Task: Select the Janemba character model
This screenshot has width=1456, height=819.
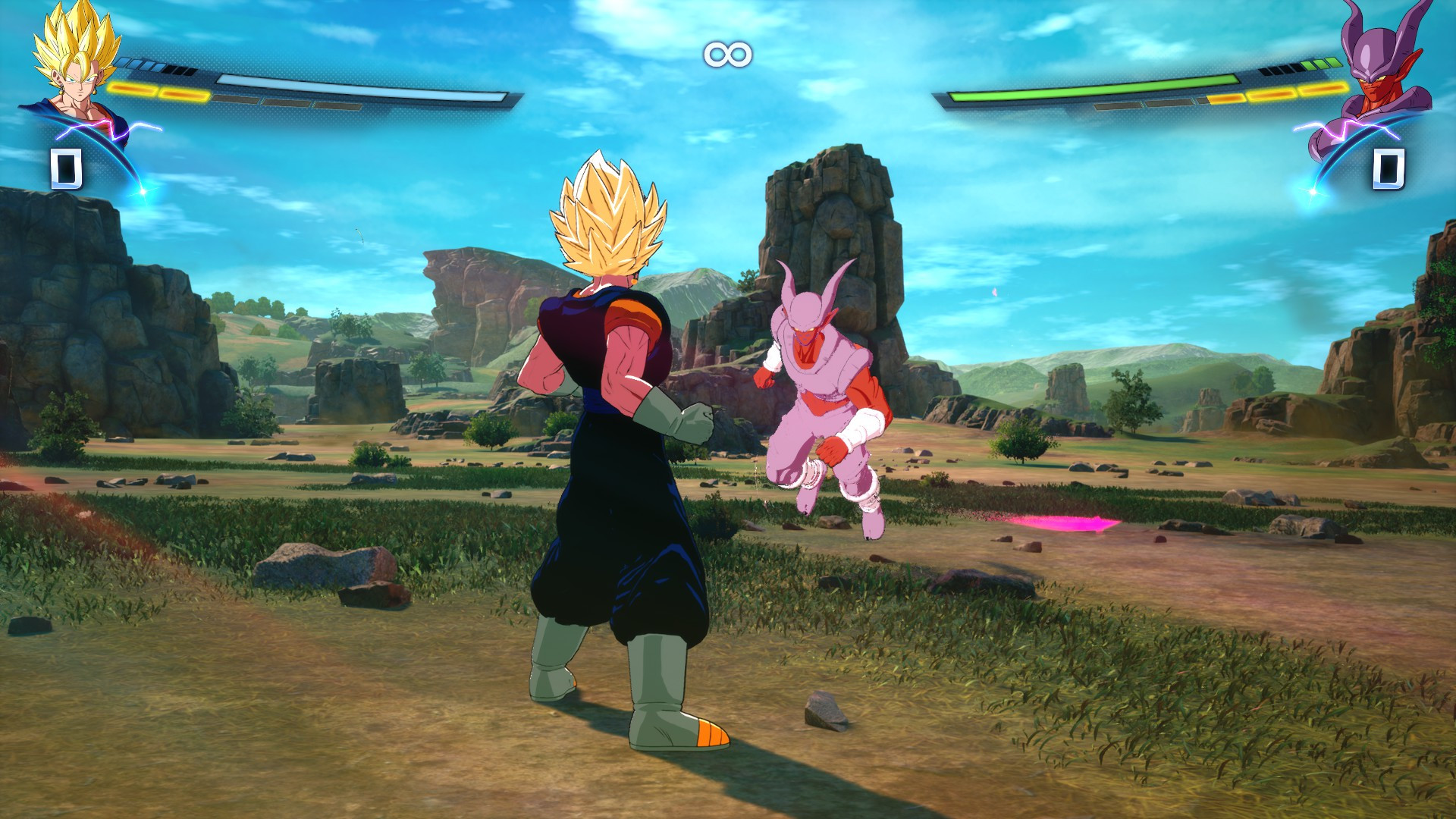Action: tap(819, 394)
